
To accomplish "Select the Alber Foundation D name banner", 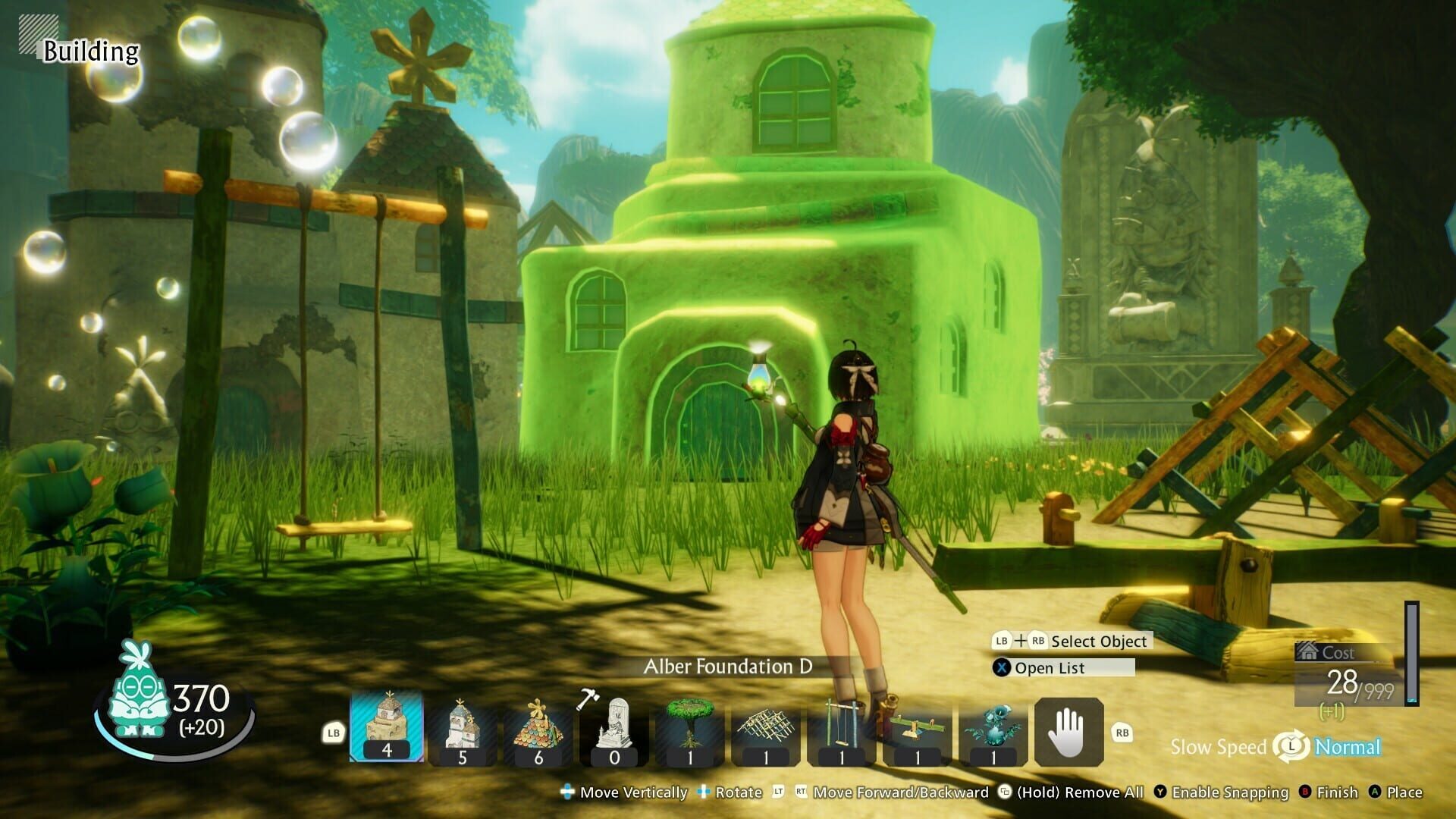I will point(727,669).
